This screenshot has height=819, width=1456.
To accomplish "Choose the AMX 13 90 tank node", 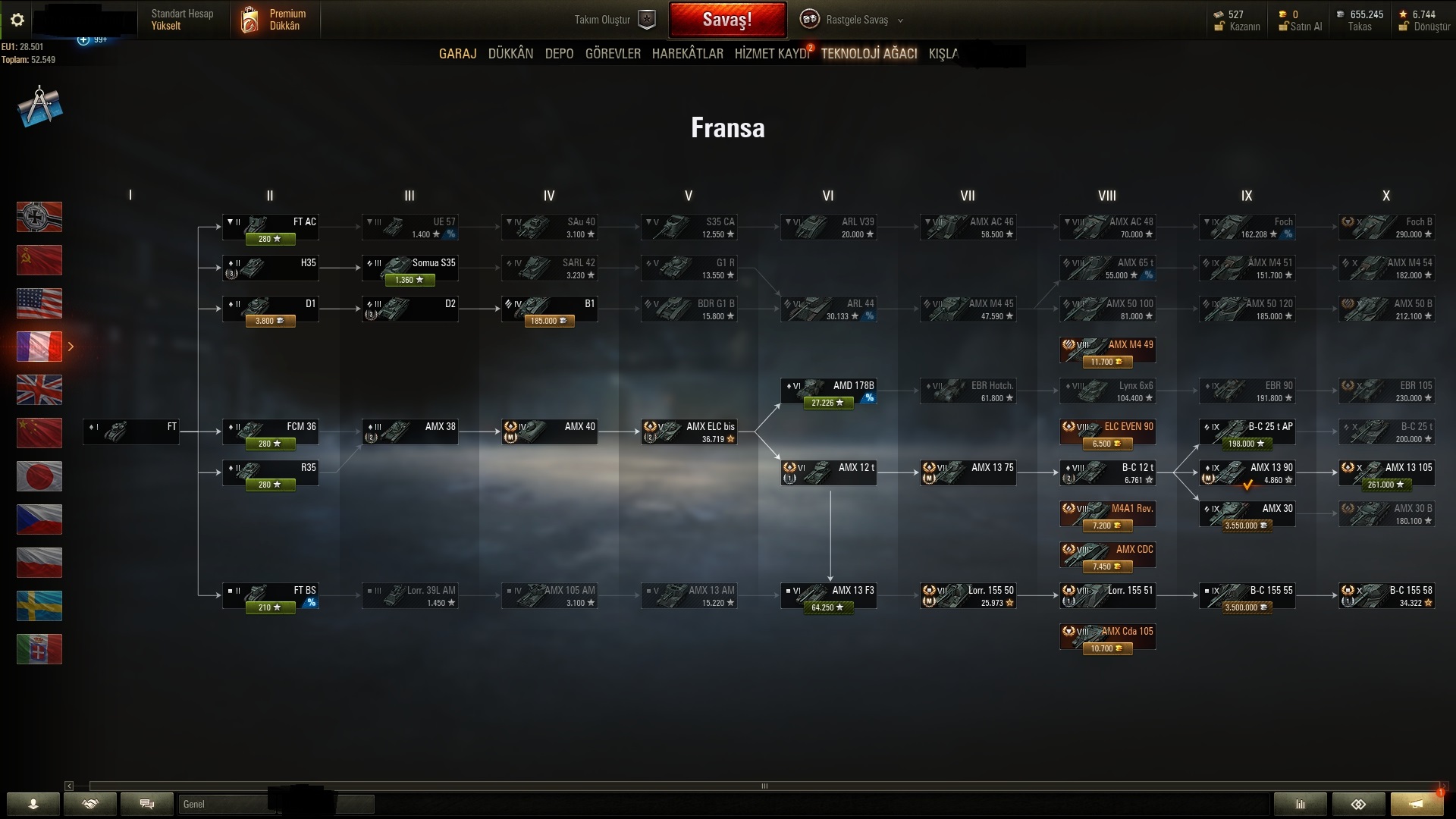I will [1247, 473].
